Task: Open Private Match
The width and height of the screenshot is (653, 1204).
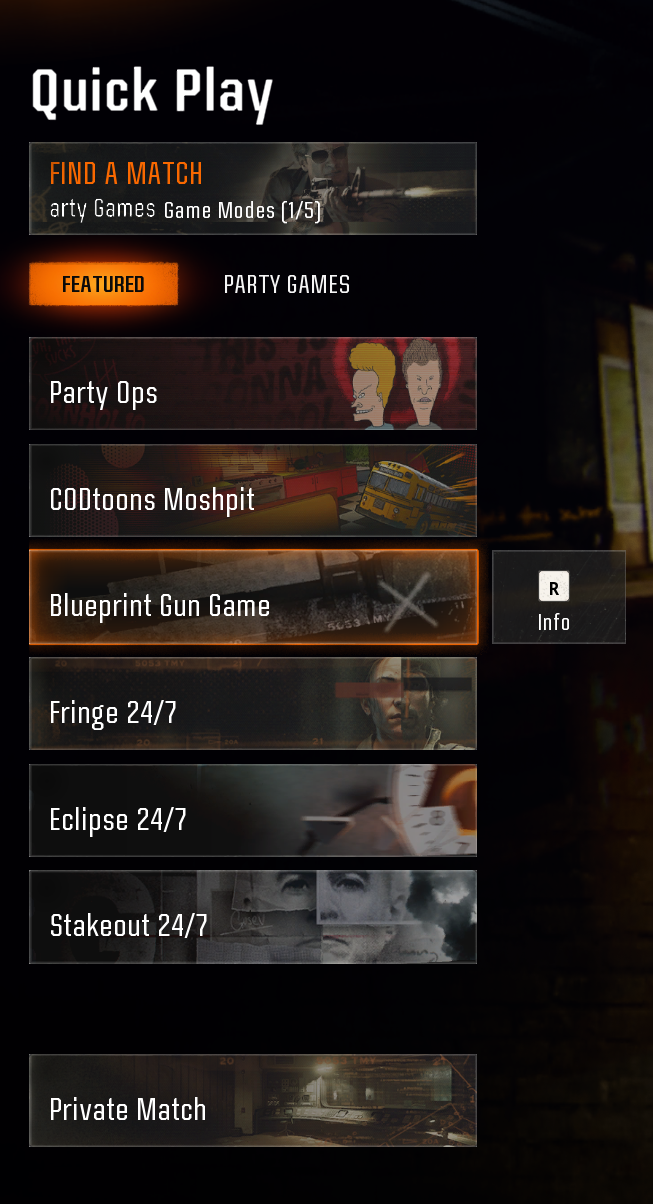Action: pos(252,1100)
